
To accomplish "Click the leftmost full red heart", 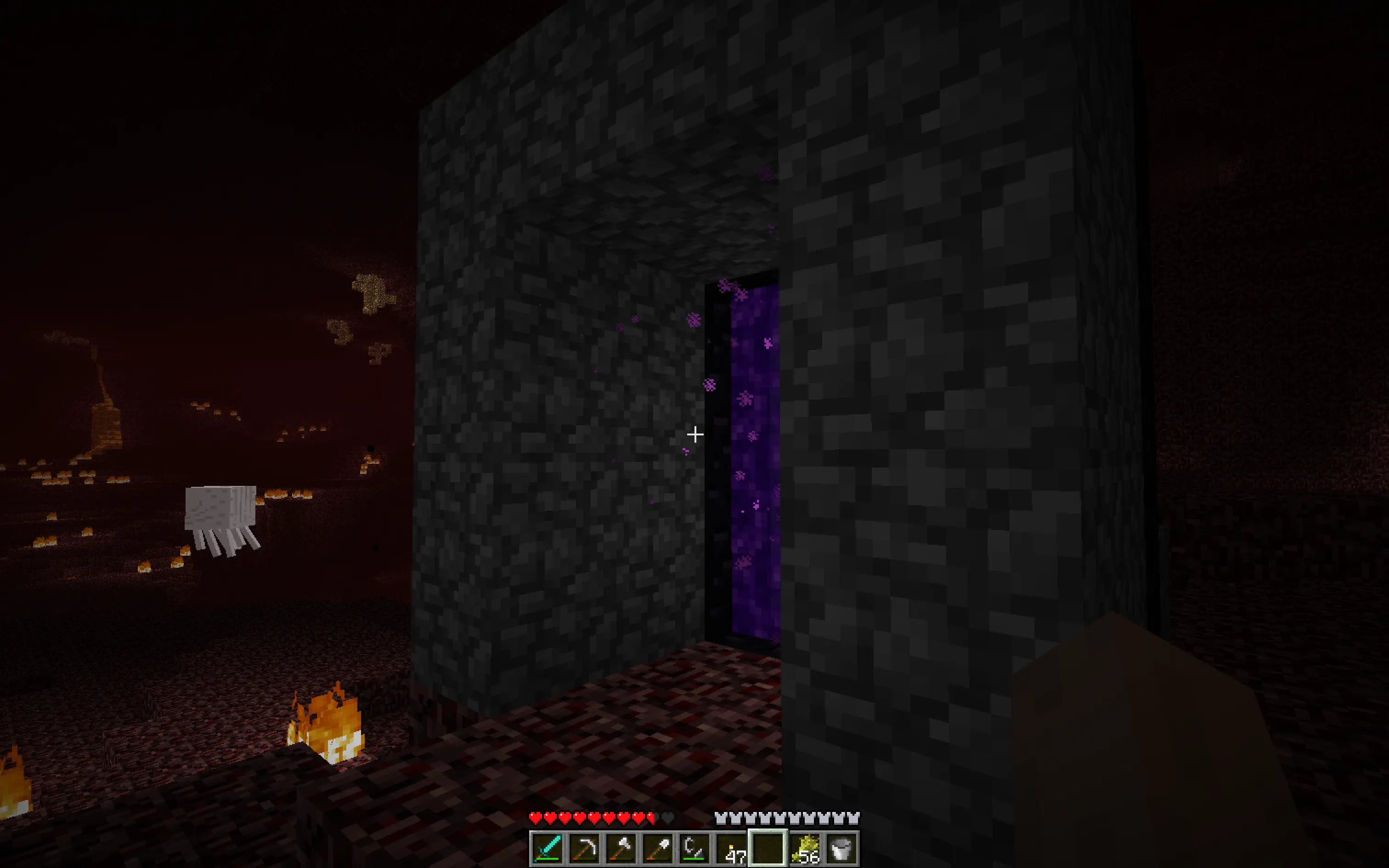I will 536,817.
